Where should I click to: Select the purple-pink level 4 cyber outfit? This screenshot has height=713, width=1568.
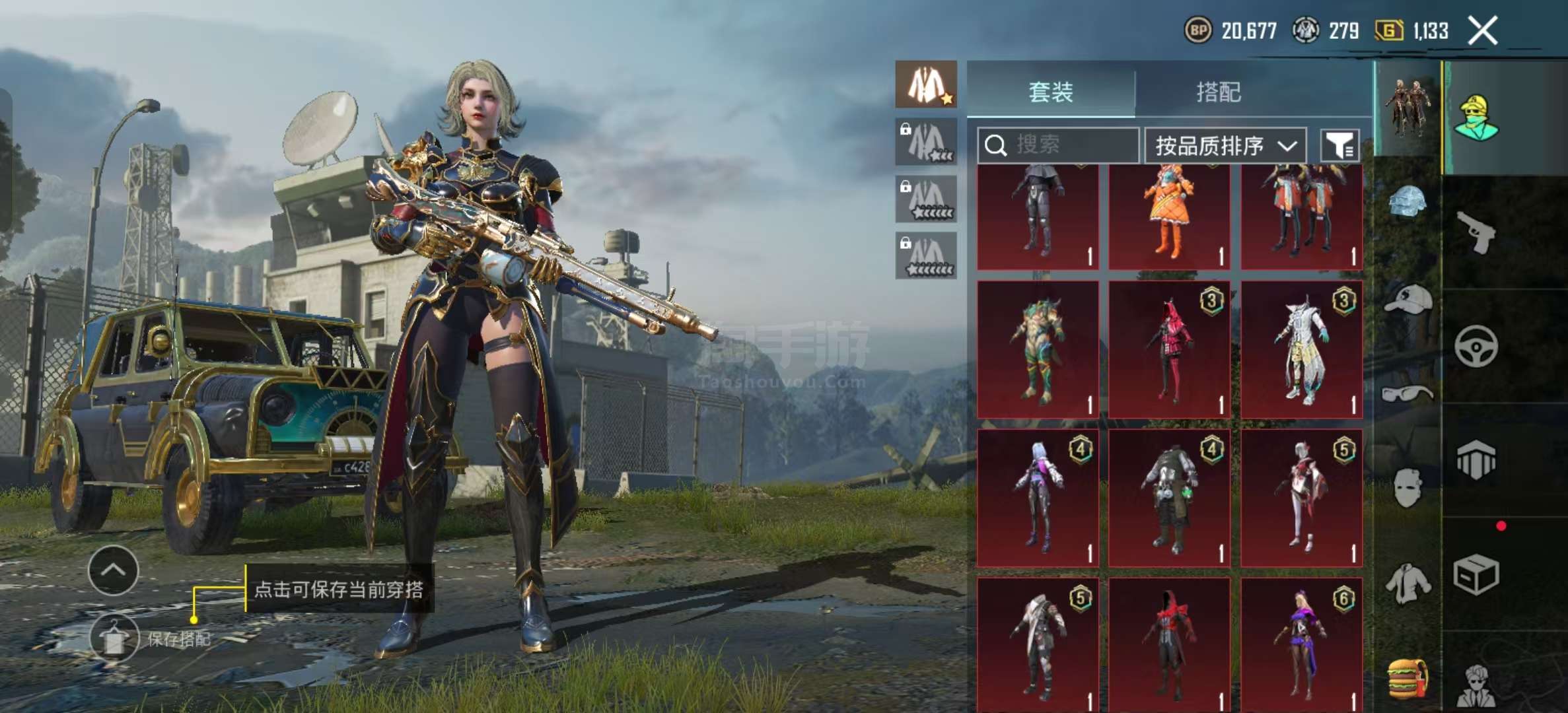[1038, 498]
